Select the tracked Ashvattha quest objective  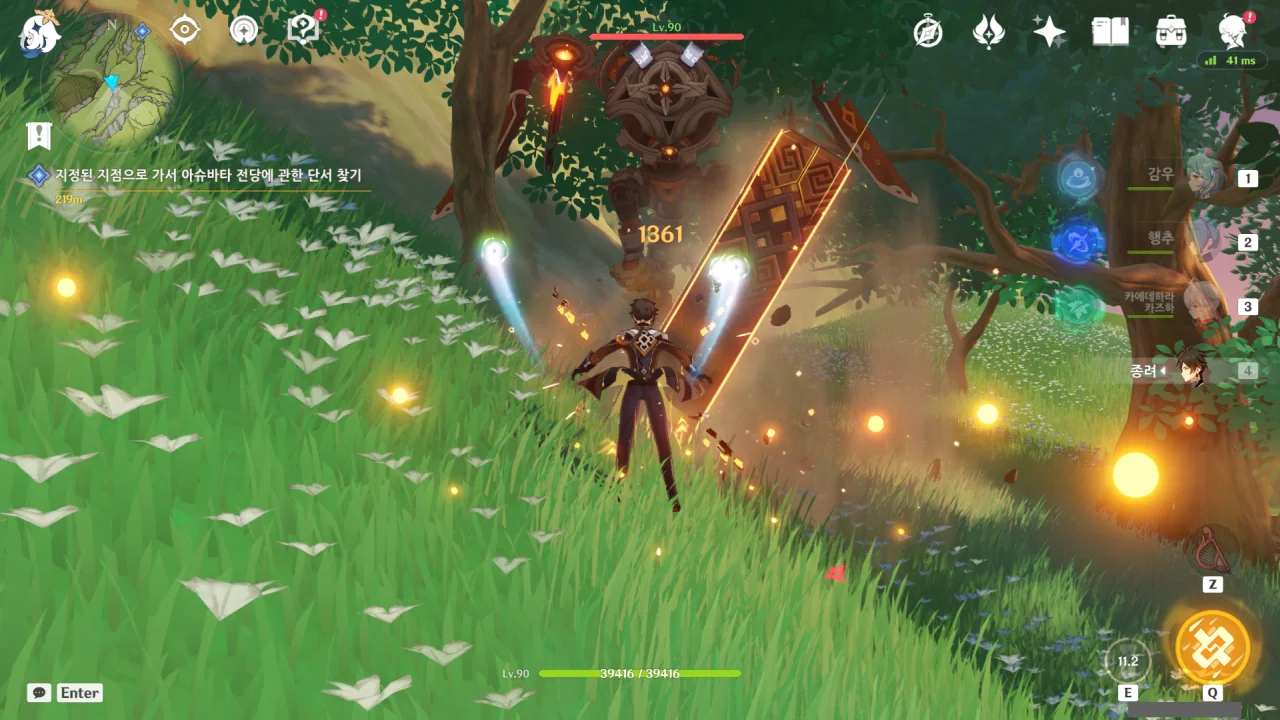pos(208,175)
